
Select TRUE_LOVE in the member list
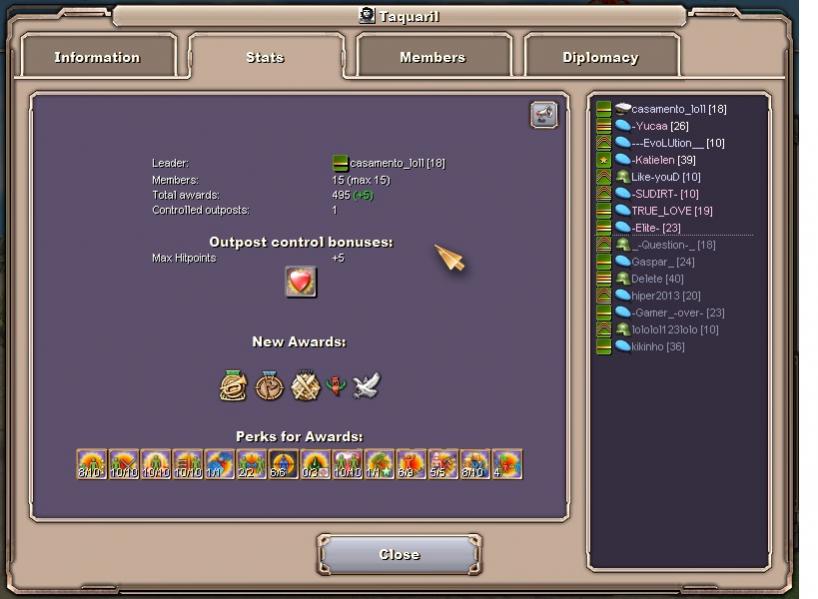[x=671, y=211]
